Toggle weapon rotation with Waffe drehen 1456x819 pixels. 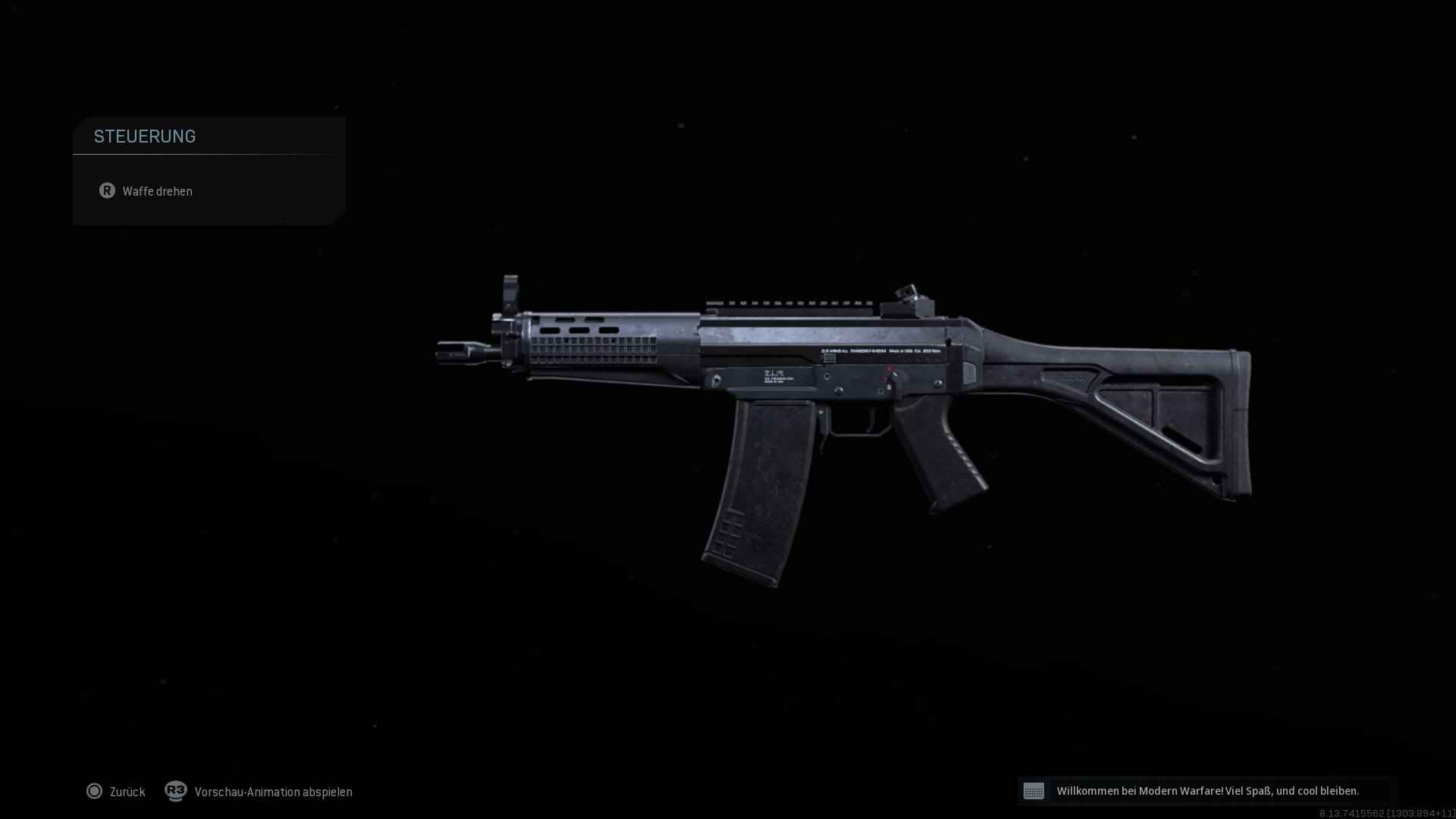[x=158, y=191]
